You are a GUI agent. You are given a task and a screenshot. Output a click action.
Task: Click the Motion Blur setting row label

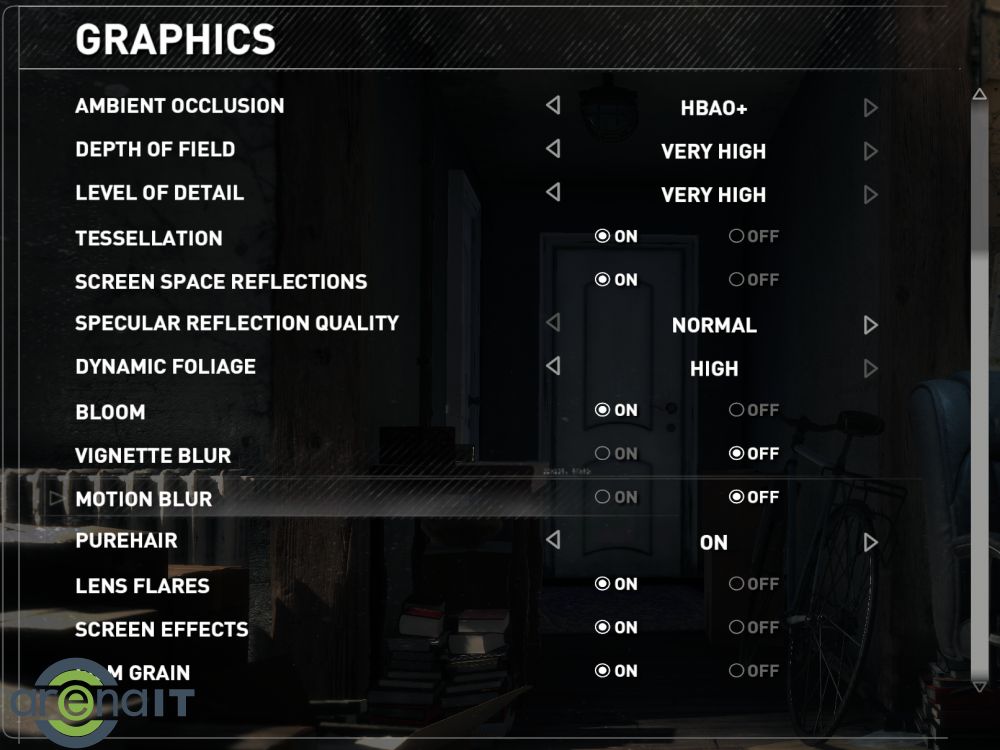coord(144,498)
